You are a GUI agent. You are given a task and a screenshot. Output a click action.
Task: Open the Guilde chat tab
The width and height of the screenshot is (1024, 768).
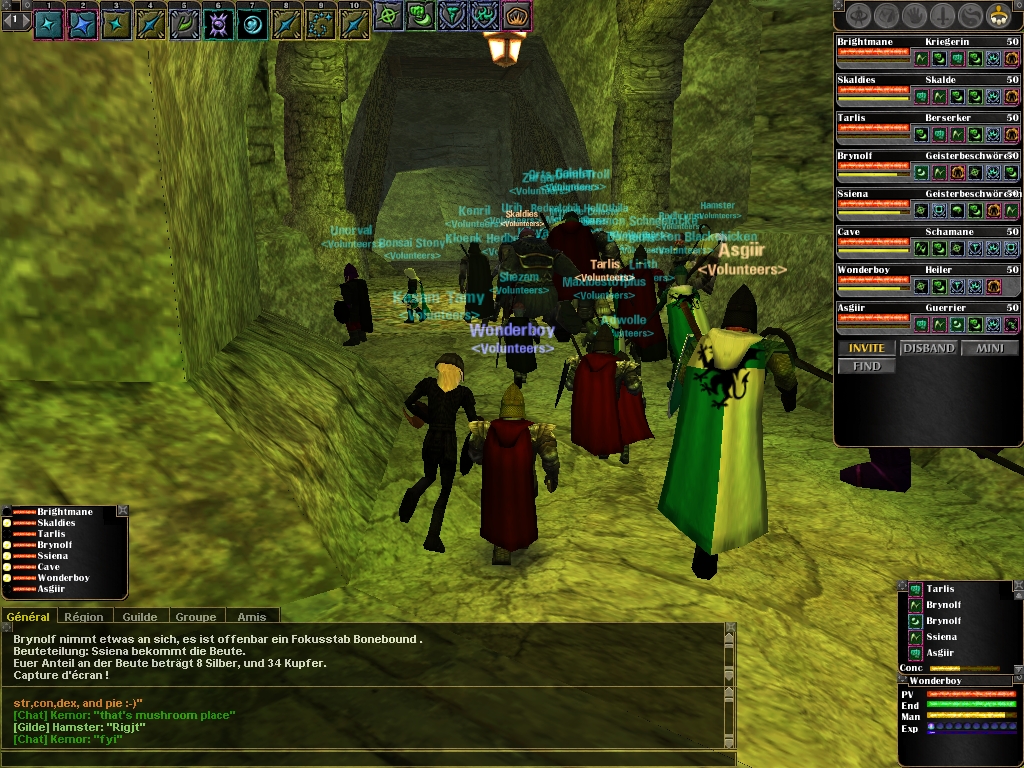click(x=139, y=617)
